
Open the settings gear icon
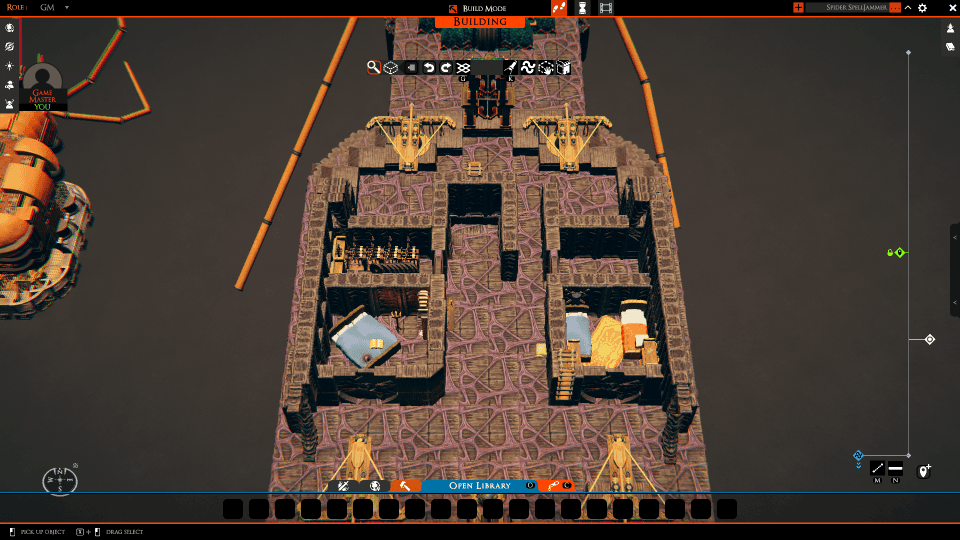(922, 8)
